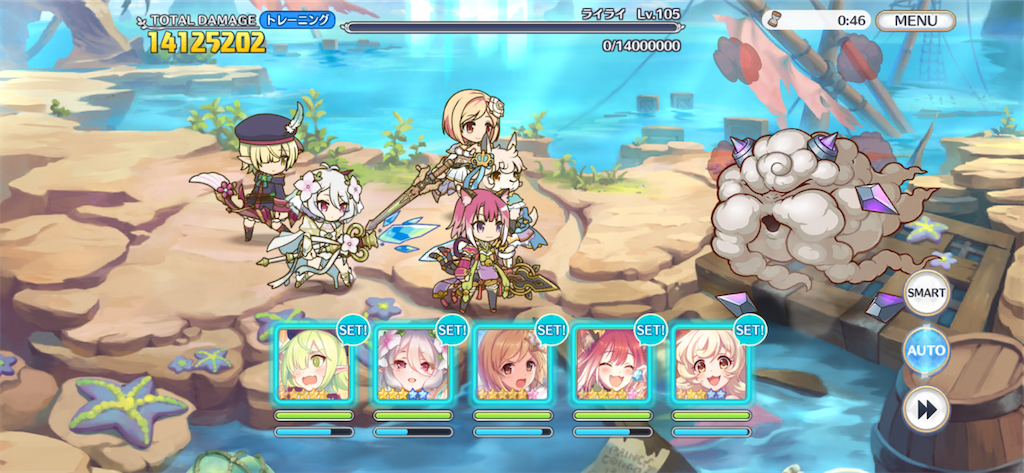The image size is (1024, 473).
Task: Trigger the green-haired elf character's skill
Action: pos(314,364)
